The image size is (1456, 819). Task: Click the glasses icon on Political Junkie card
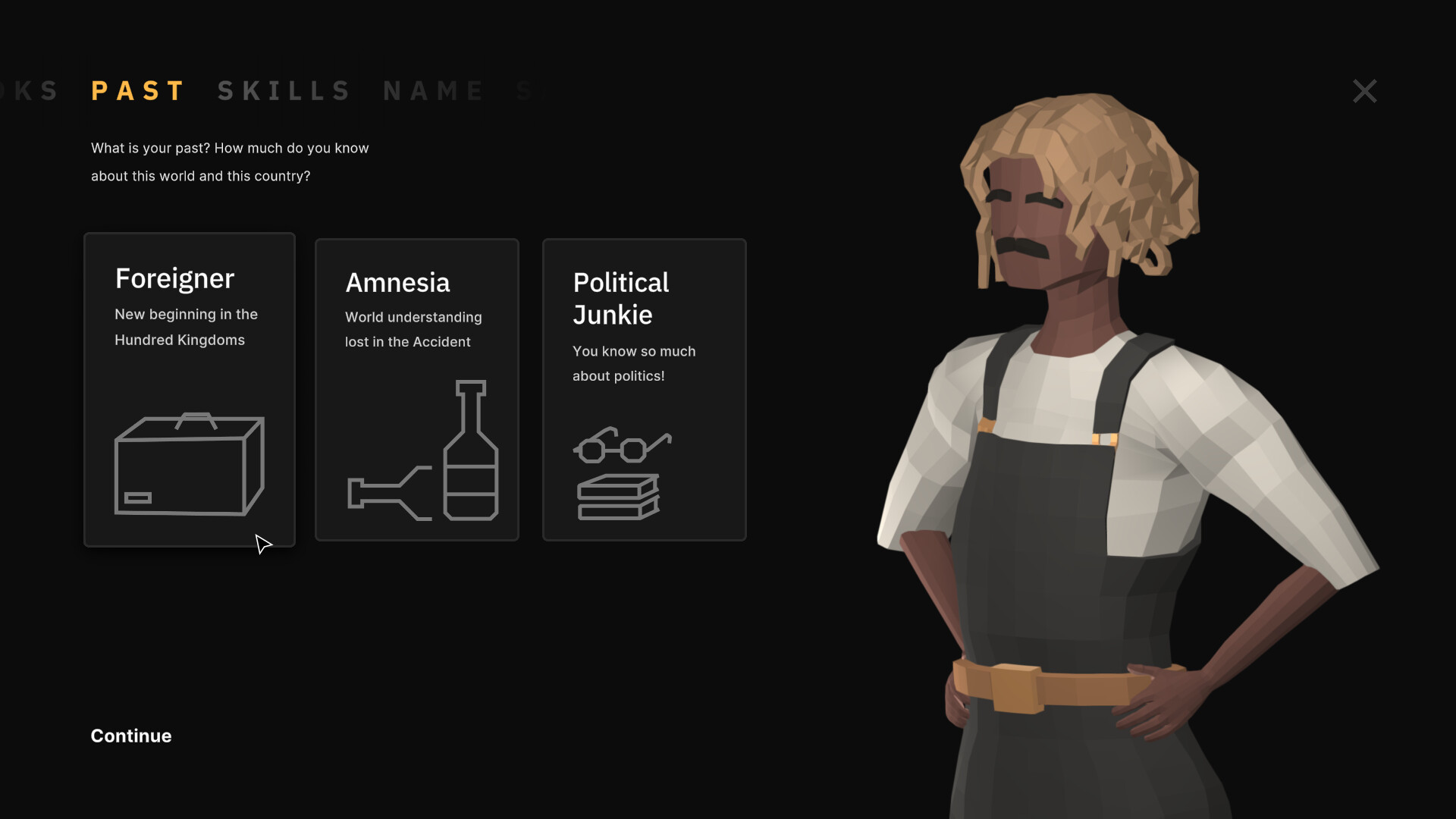(623, 446)
